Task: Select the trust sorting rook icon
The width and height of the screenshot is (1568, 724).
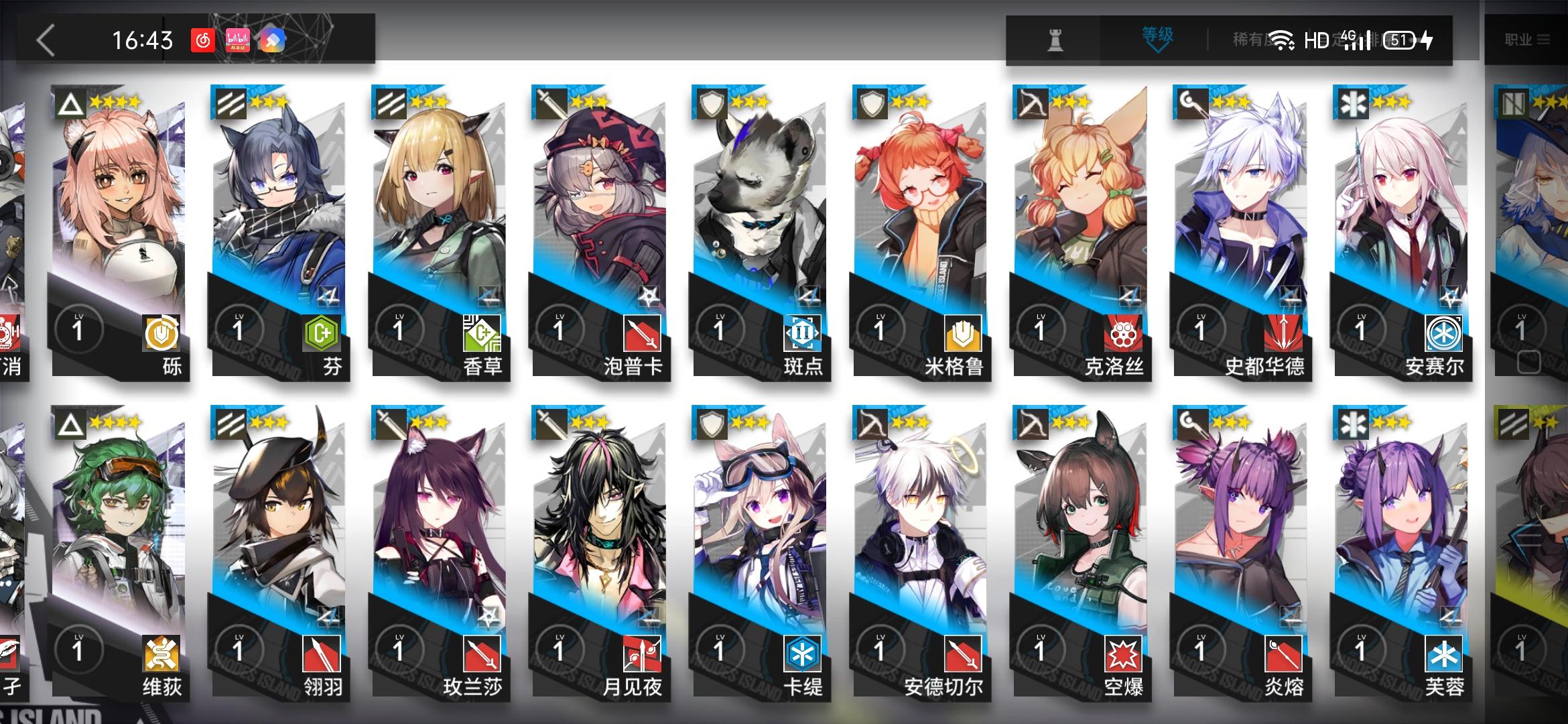Action: coord(1055,40)
